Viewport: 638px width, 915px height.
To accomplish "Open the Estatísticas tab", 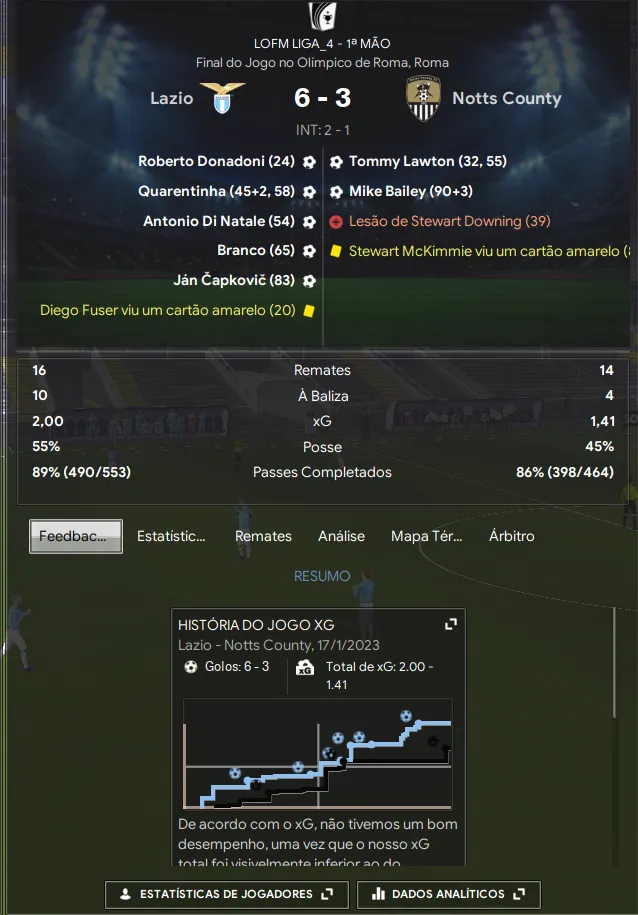I will pos(171,536).
